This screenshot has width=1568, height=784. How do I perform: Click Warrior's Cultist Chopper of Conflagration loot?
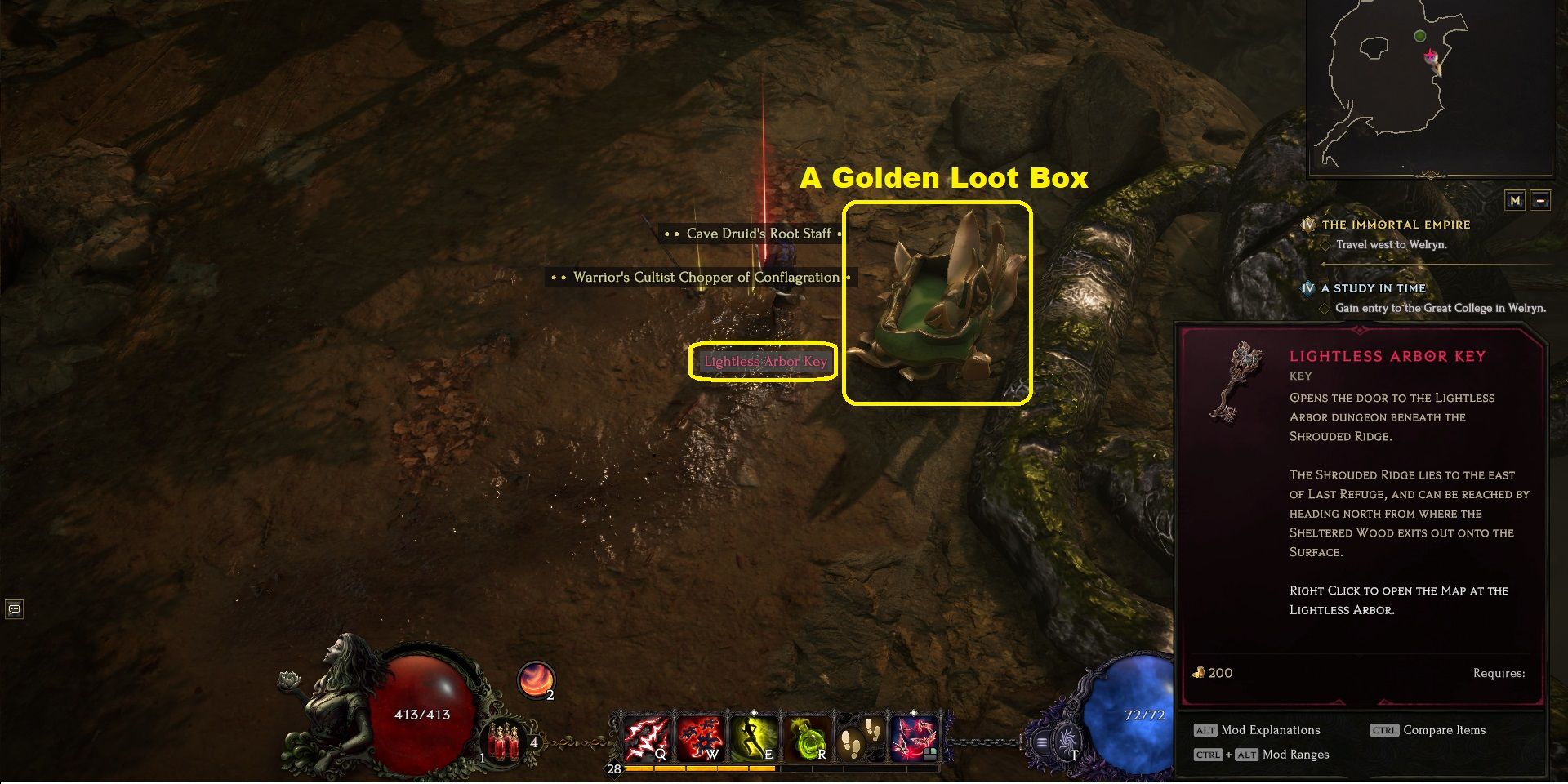click(705, 277)
